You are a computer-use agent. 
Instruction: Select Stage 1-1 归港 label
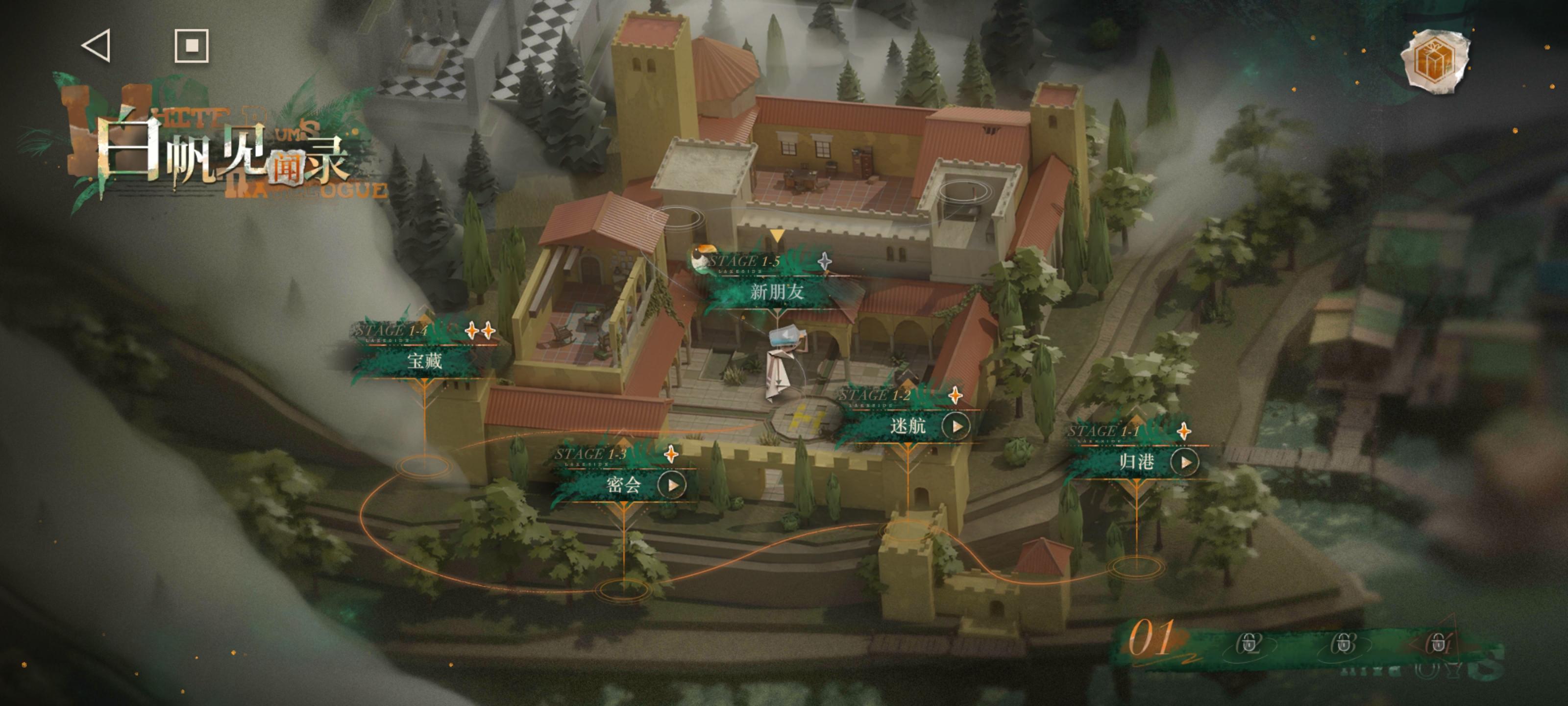(1136, 462)
